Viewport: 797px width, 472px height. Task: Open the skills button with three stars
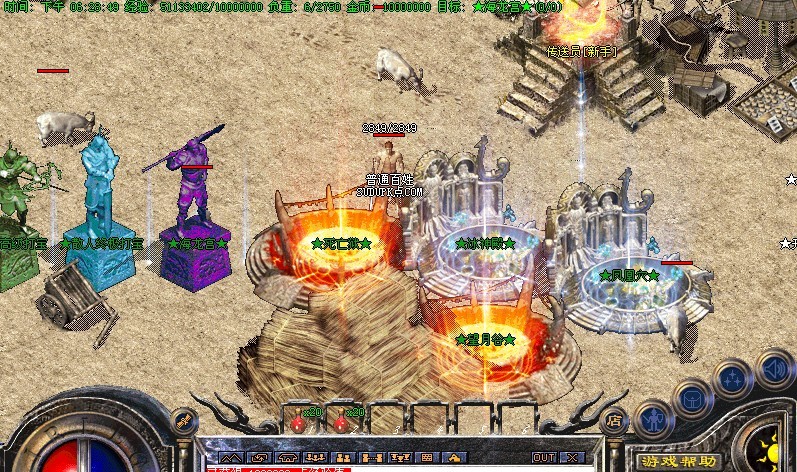pyautogui.click(x=733, y=378)
